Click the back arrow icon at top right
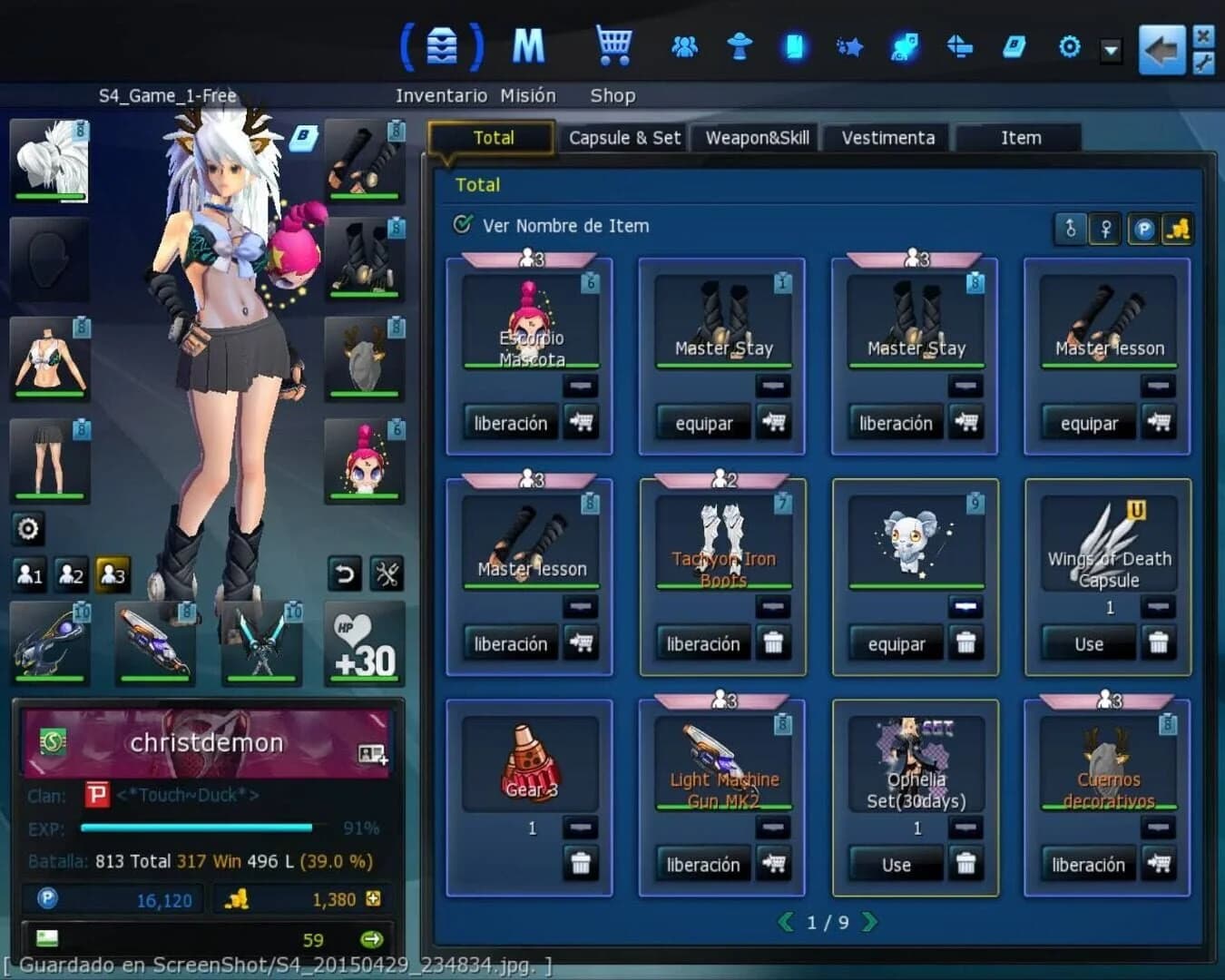 click(1164, 50)
